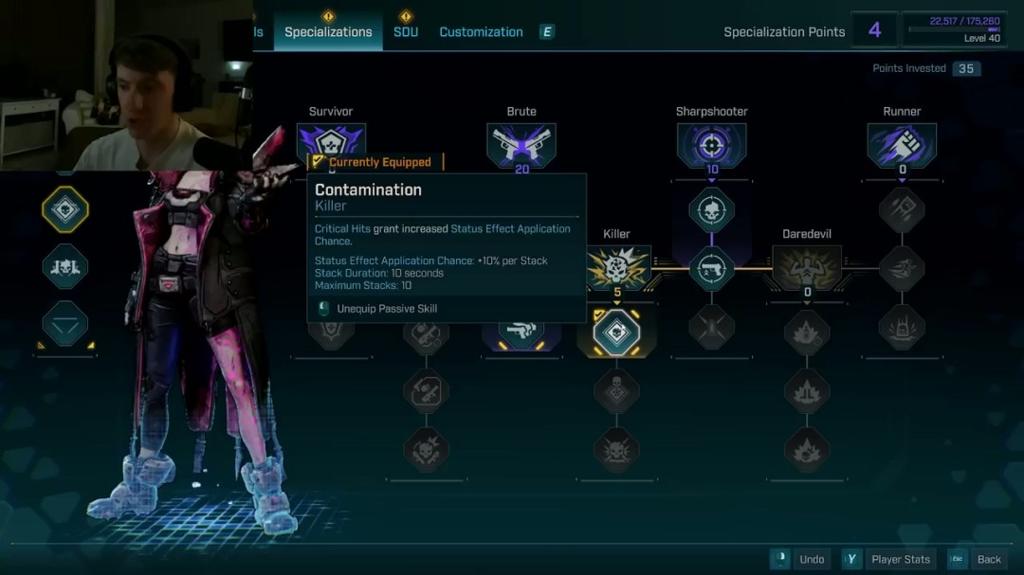Open Player Stats
1024x575 pixels.
890,559
